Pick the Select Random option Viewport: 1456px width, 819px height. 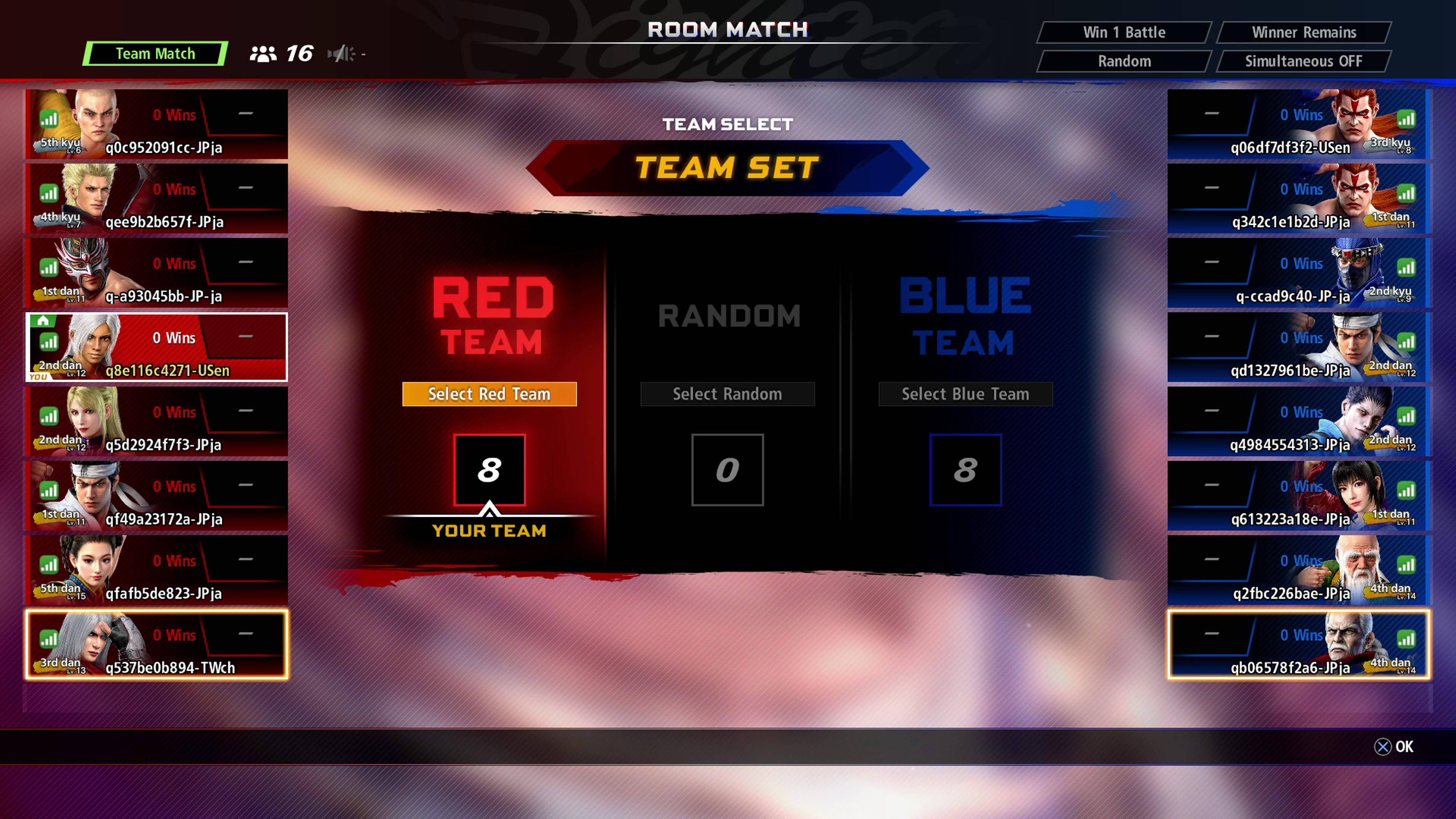[727, 394]
